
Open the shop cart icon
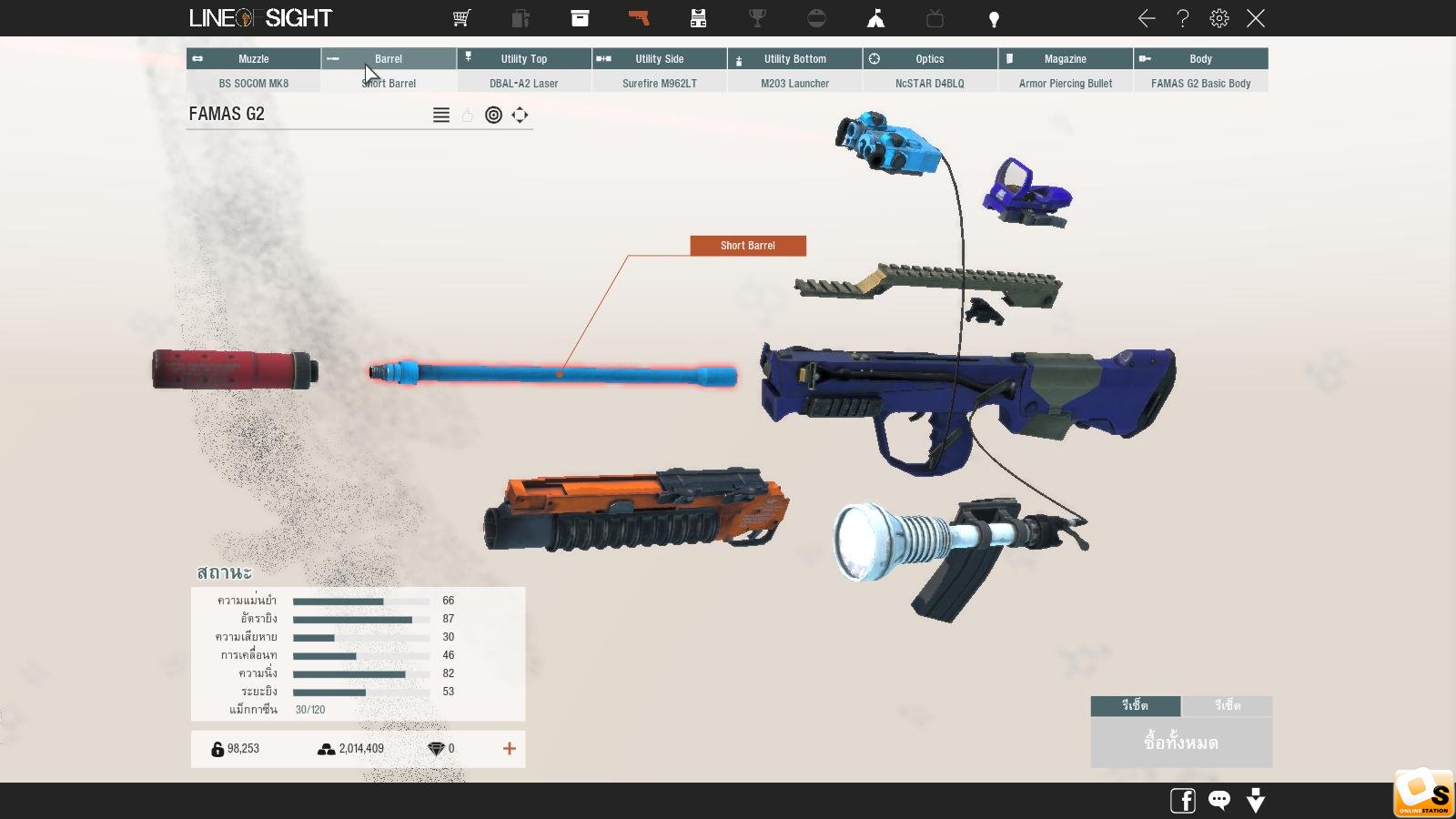coord(461,18)
